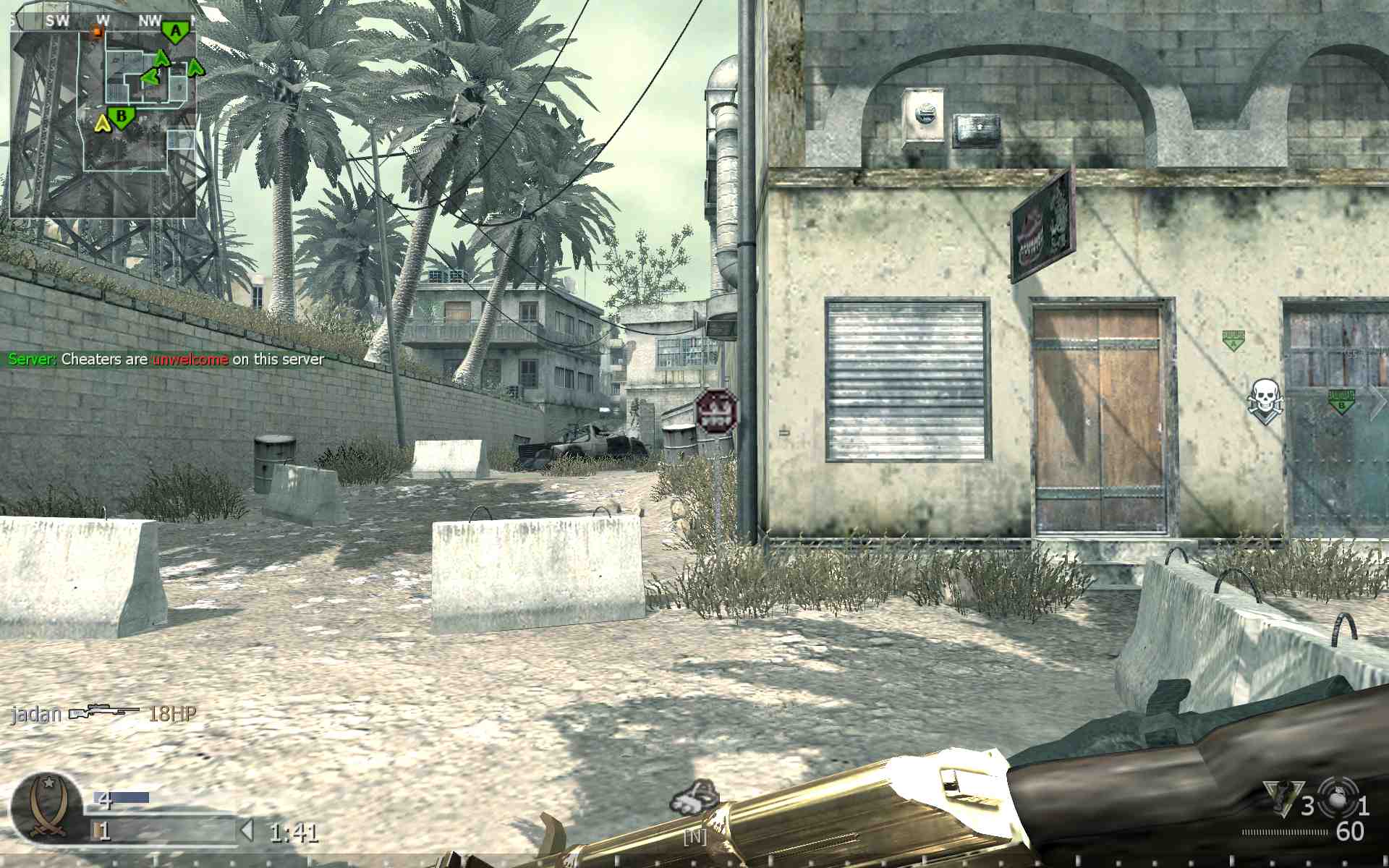Click the word unwelcome in server message
The image size is (1389, 868).
(190, 359)
